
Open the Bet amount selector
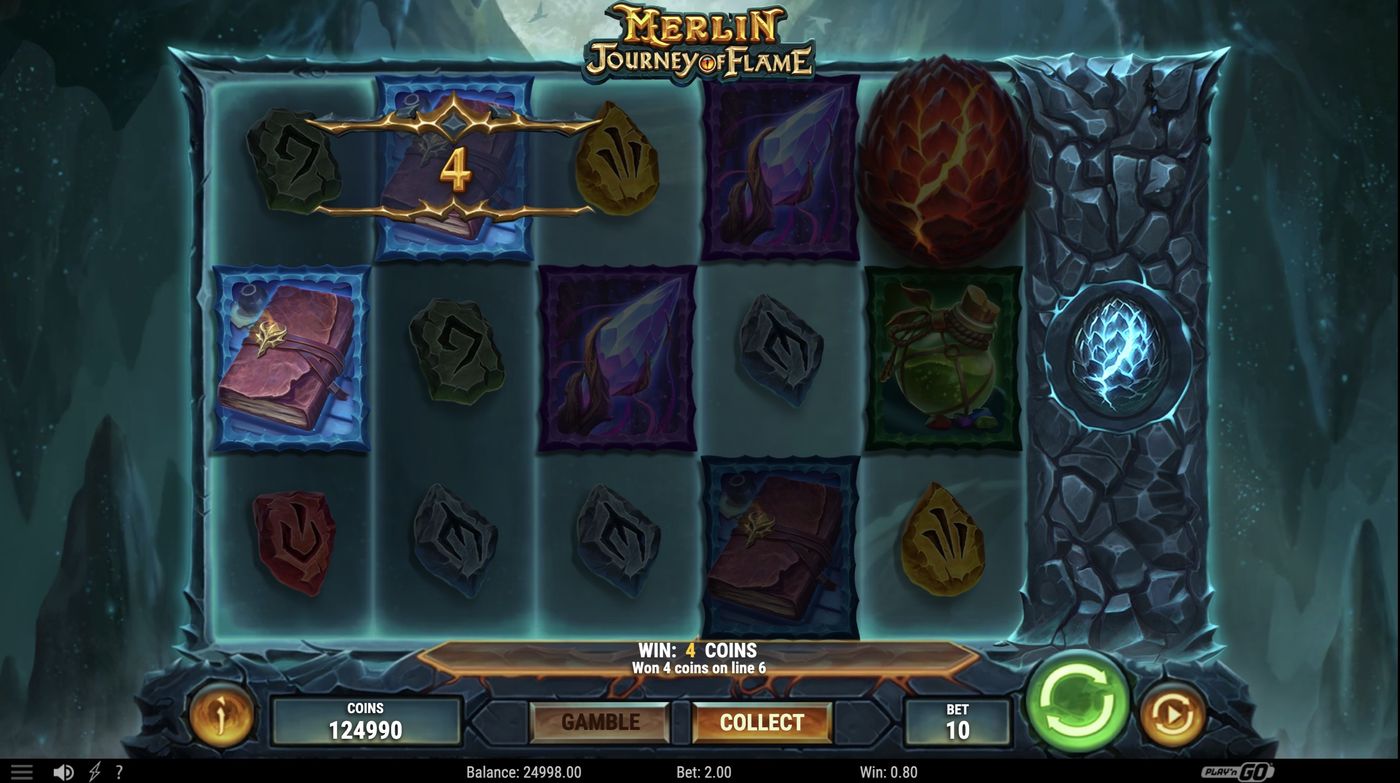tap(957, 720)
